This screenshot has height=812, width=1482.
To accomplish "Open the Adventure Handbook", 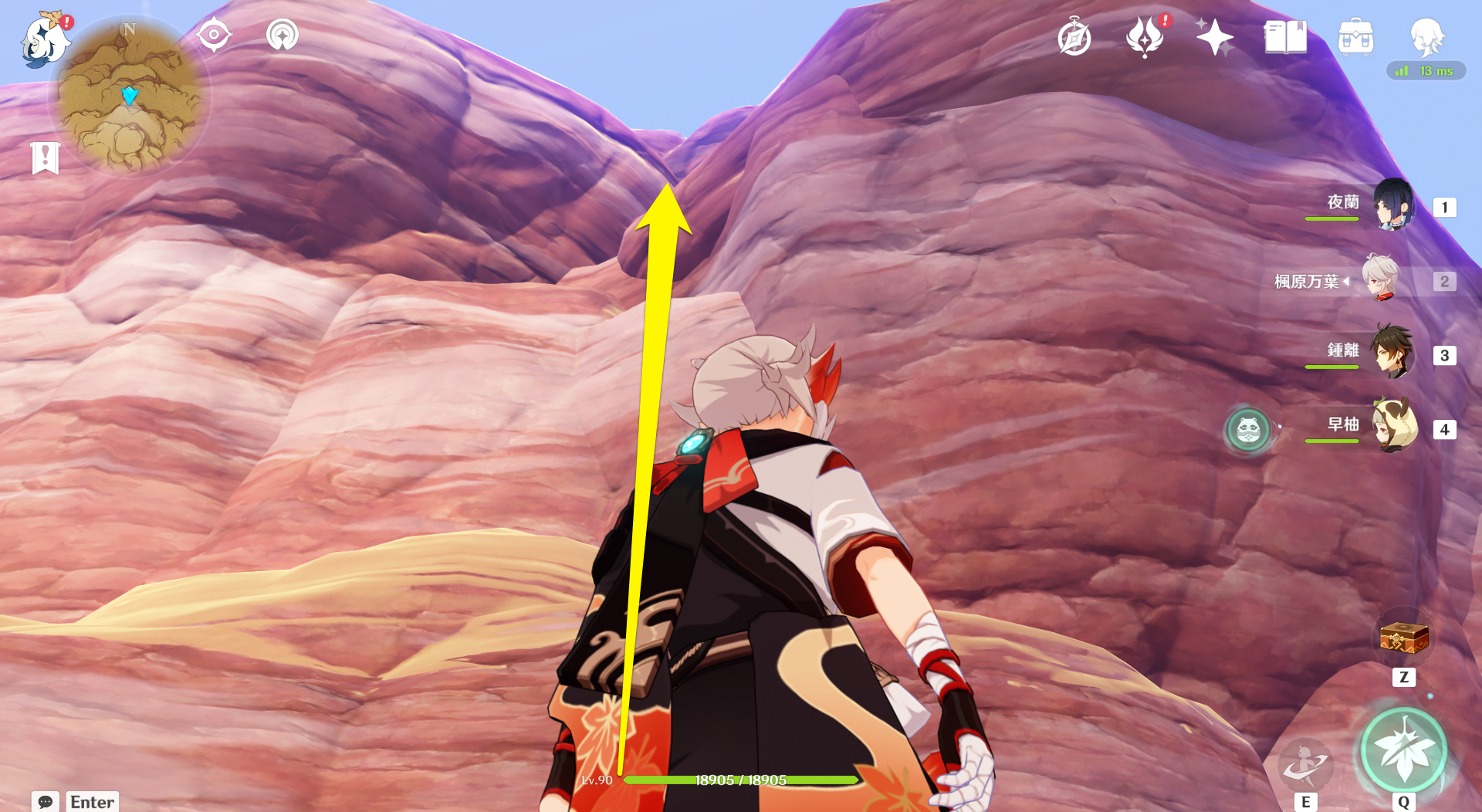I will (x=1074, y=36).
